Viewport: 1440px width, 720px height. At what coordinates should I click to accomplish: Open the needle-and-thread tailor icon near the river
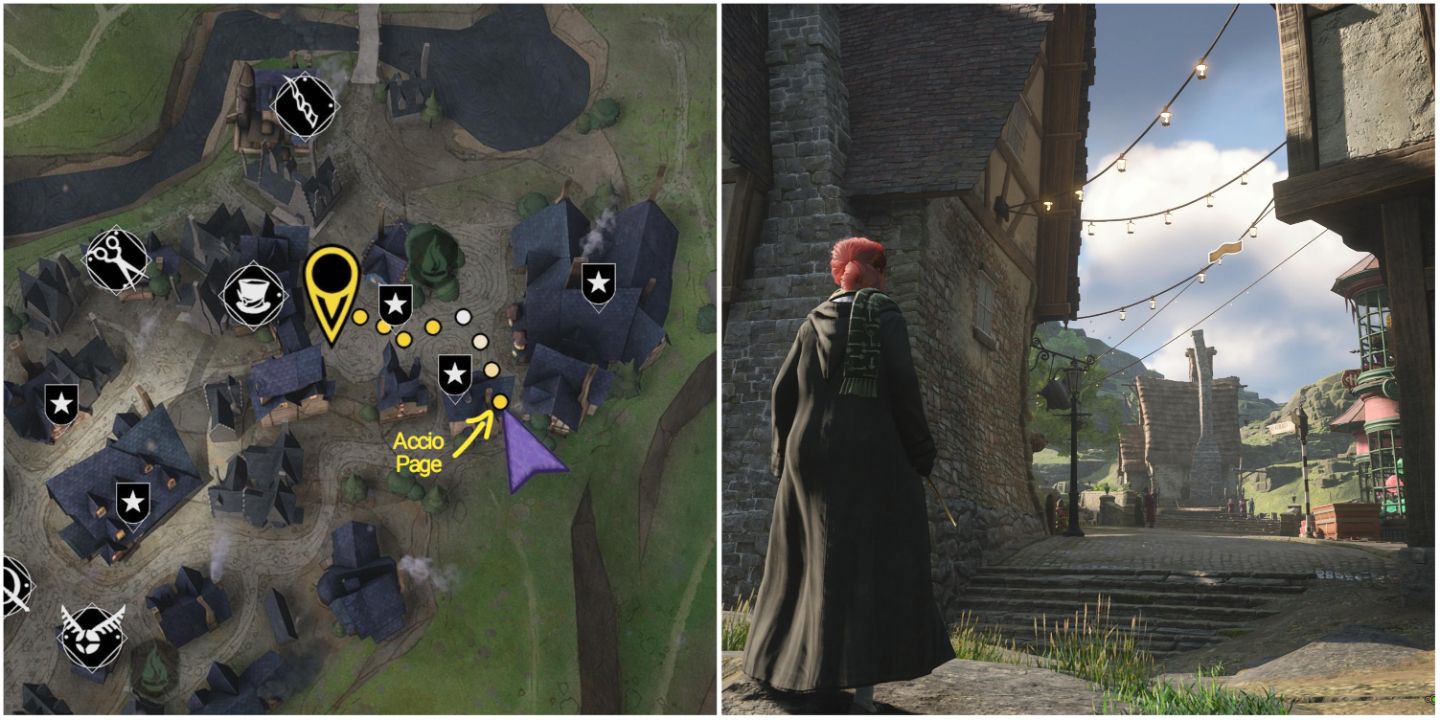[307, 105]
